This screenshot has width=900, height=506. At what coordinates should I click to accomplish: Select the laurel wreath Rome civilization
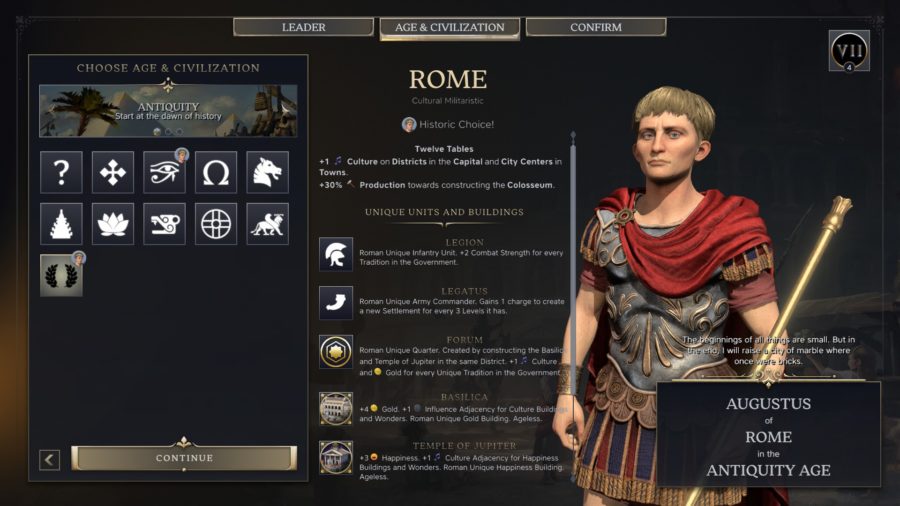(61, 275)
